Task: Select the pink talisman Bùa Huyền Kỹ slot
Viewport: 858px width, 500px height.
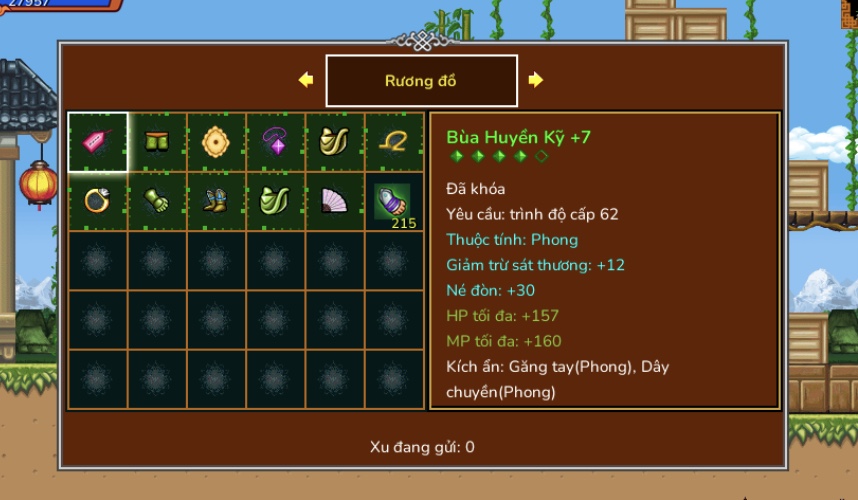Action: (98, 142)
